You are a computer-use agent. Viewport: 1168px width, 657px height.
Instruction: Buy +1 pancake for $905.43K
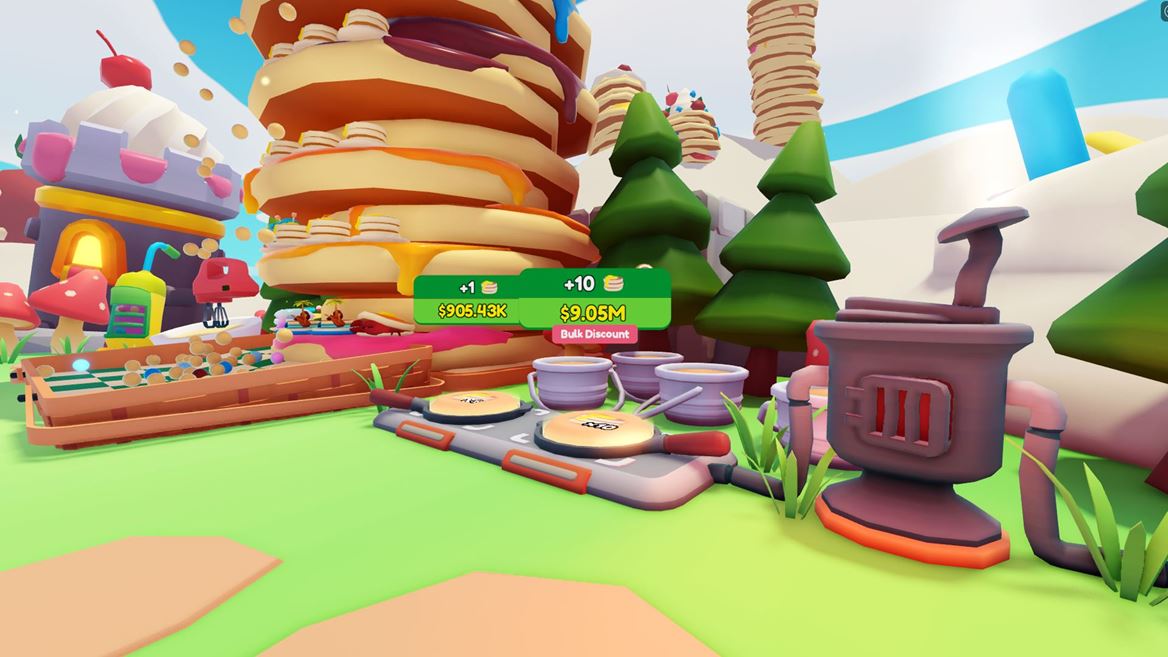(468, 300)
